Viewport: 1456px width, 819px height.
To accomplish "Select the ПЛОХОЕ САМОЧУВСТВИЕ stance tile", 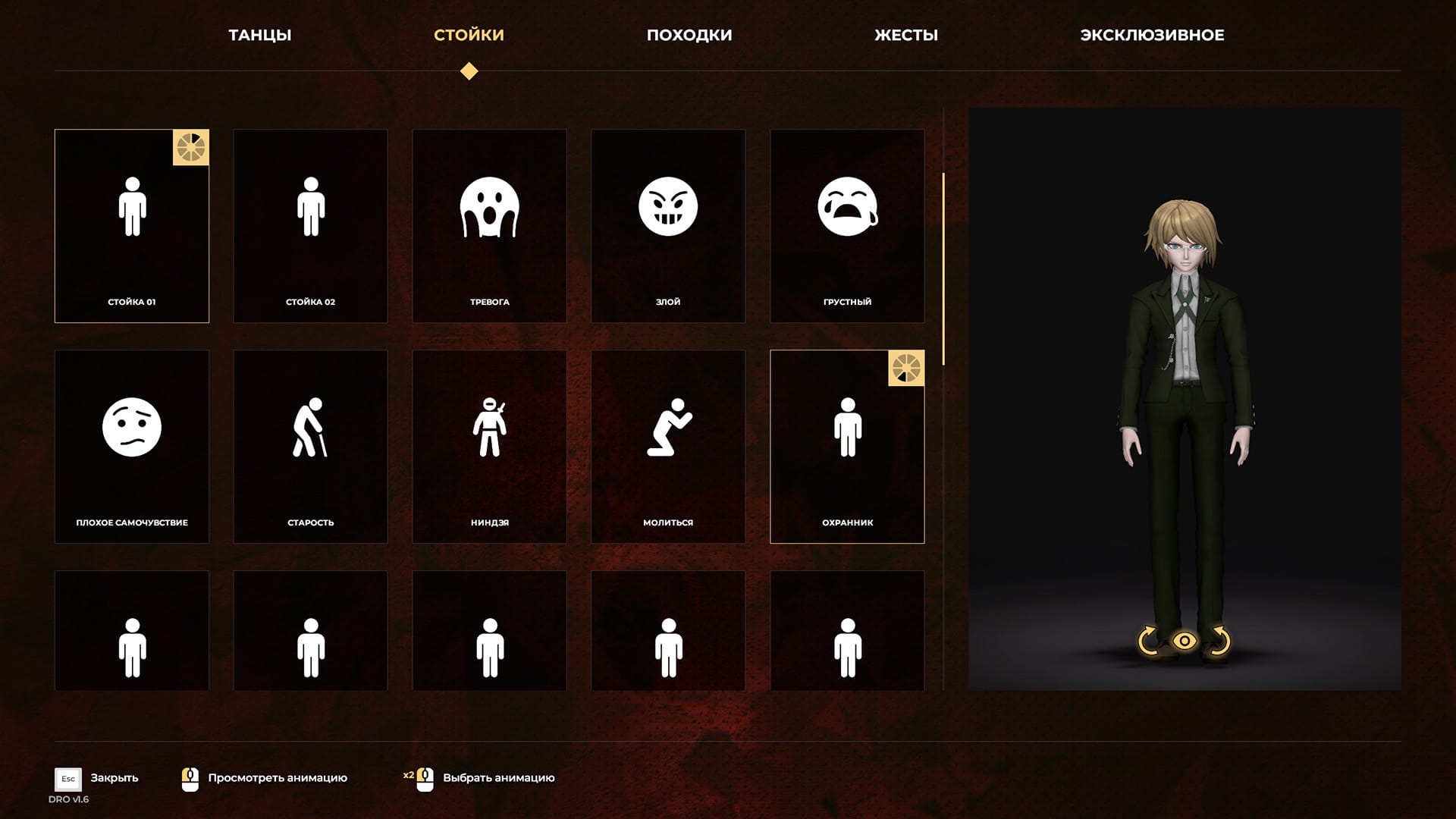I will pyautogui.click(x=132, y=447).
